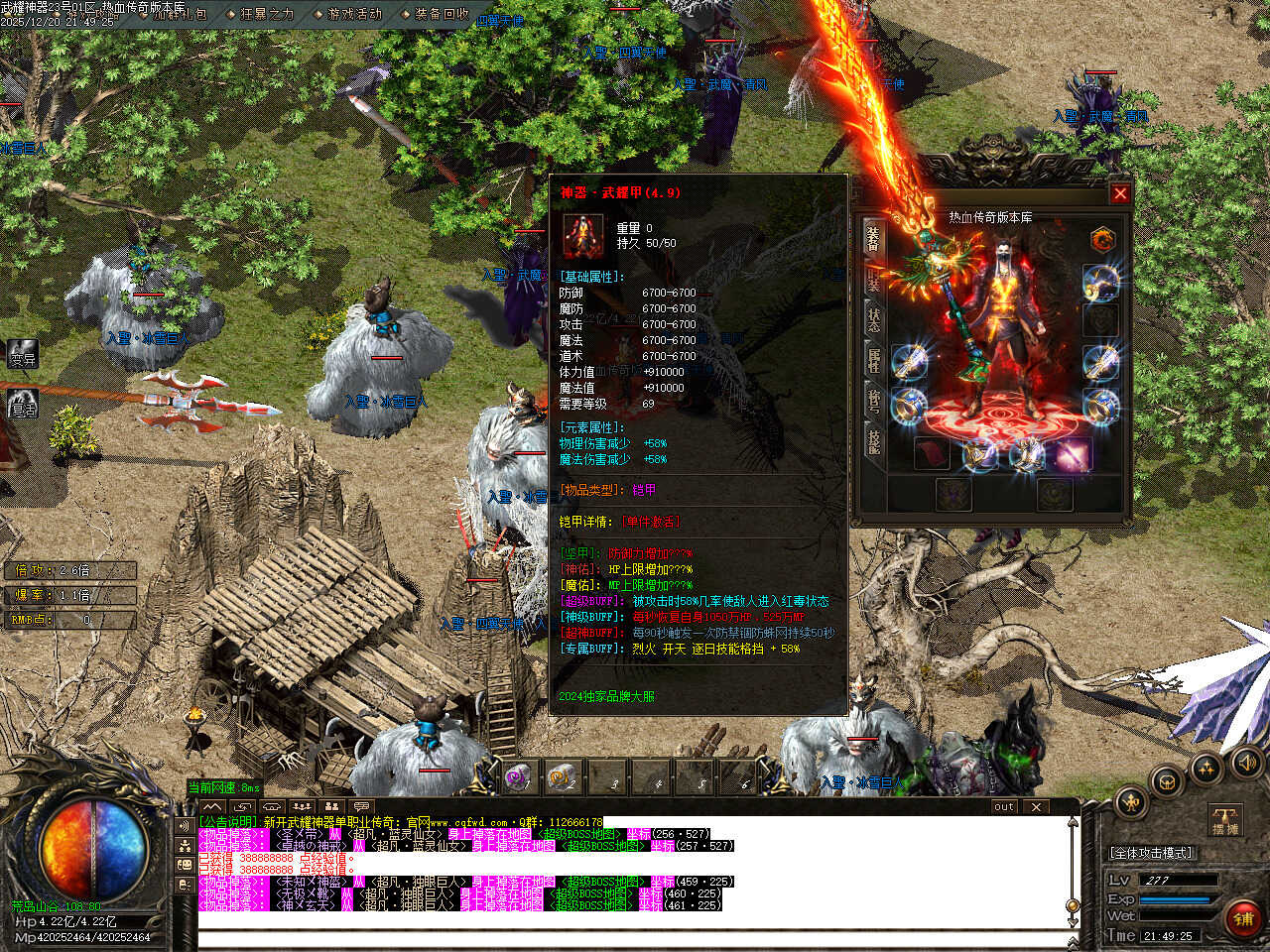Switch to the 时装 fashion tab
Screen dimensions: 1270x952
(873, 280)
